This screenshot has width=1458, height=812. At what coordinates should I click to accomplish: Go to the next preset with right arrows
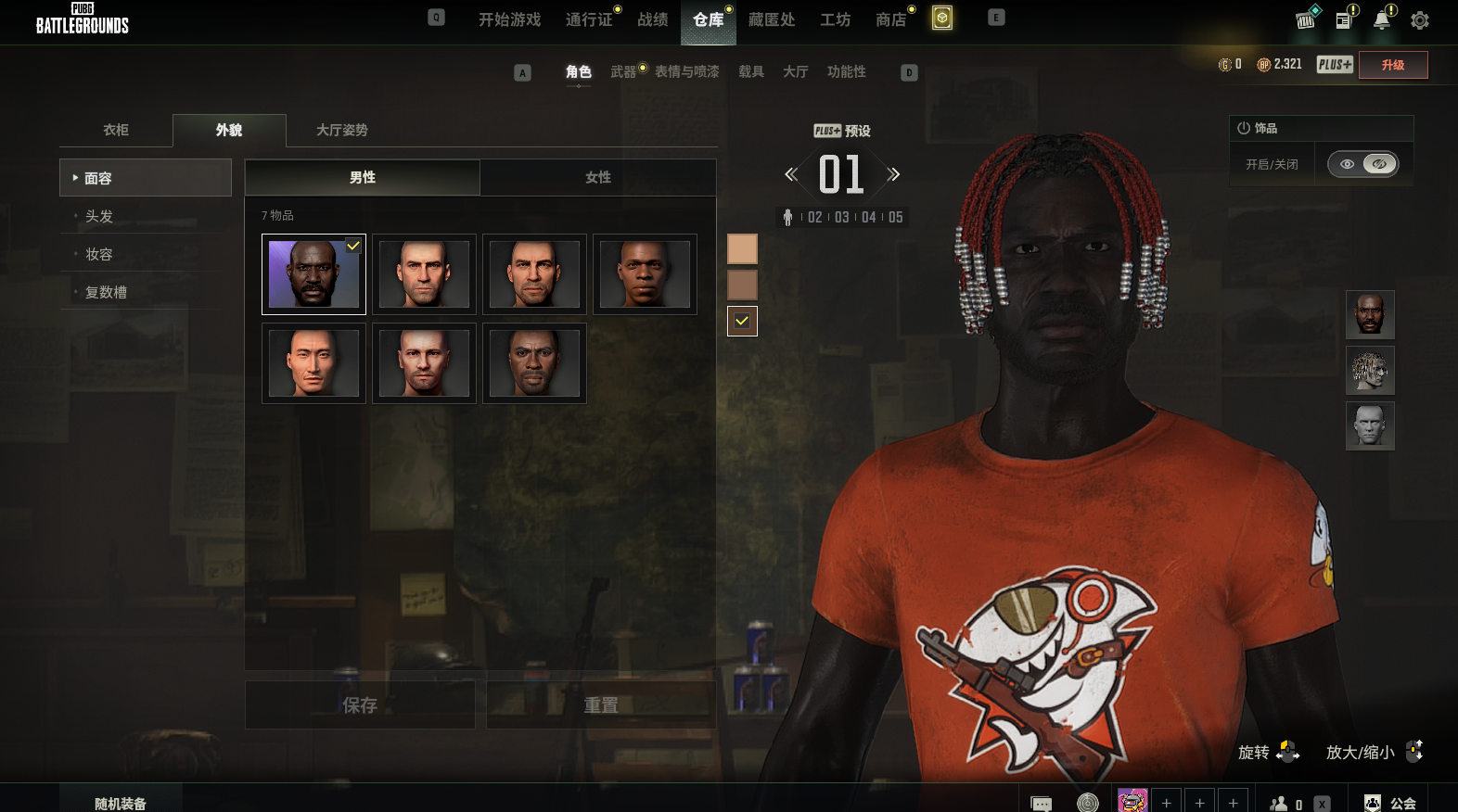893,174
